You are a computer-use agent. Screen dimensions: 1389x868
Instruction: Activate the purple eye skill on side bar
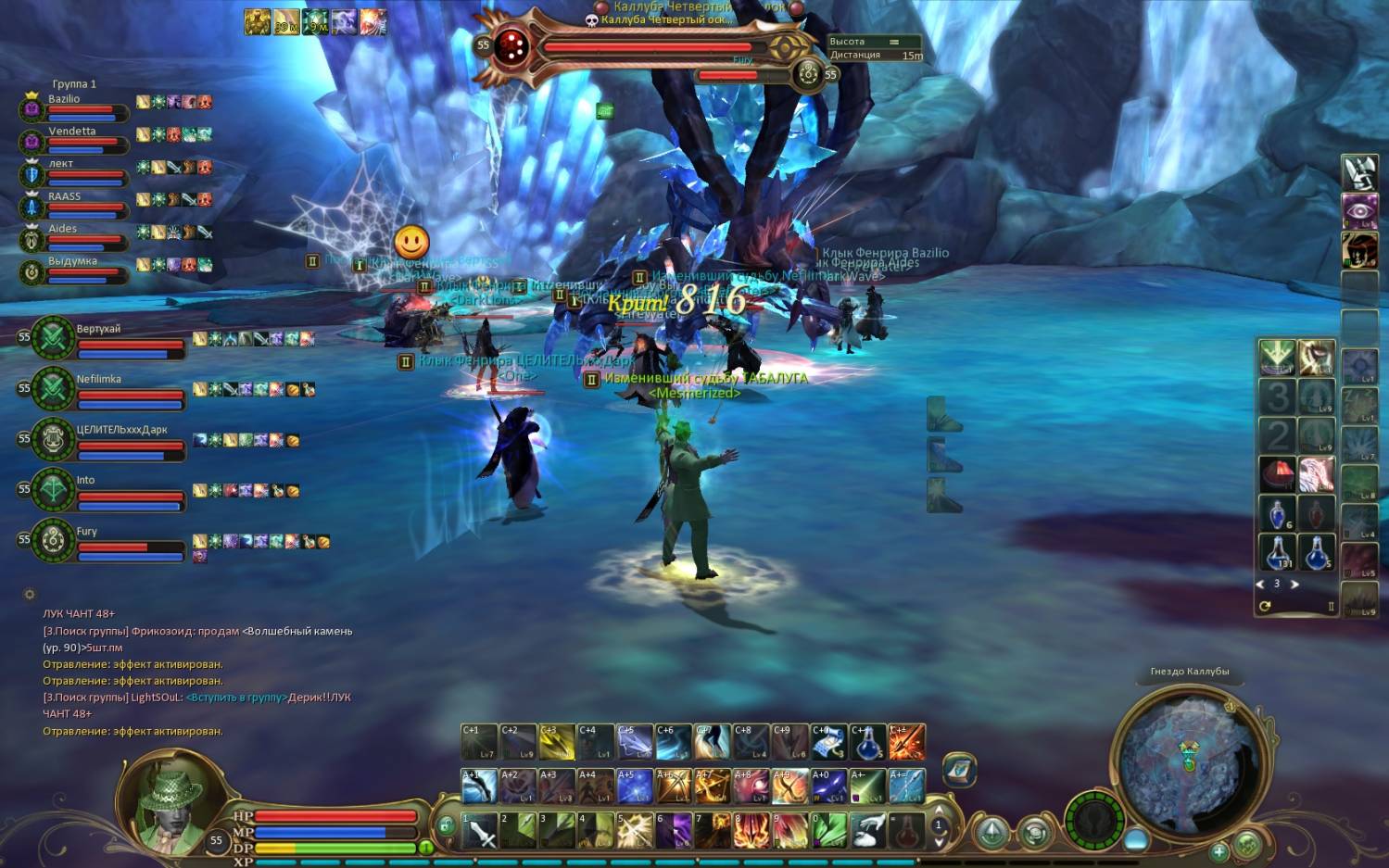coord(1359,209)
